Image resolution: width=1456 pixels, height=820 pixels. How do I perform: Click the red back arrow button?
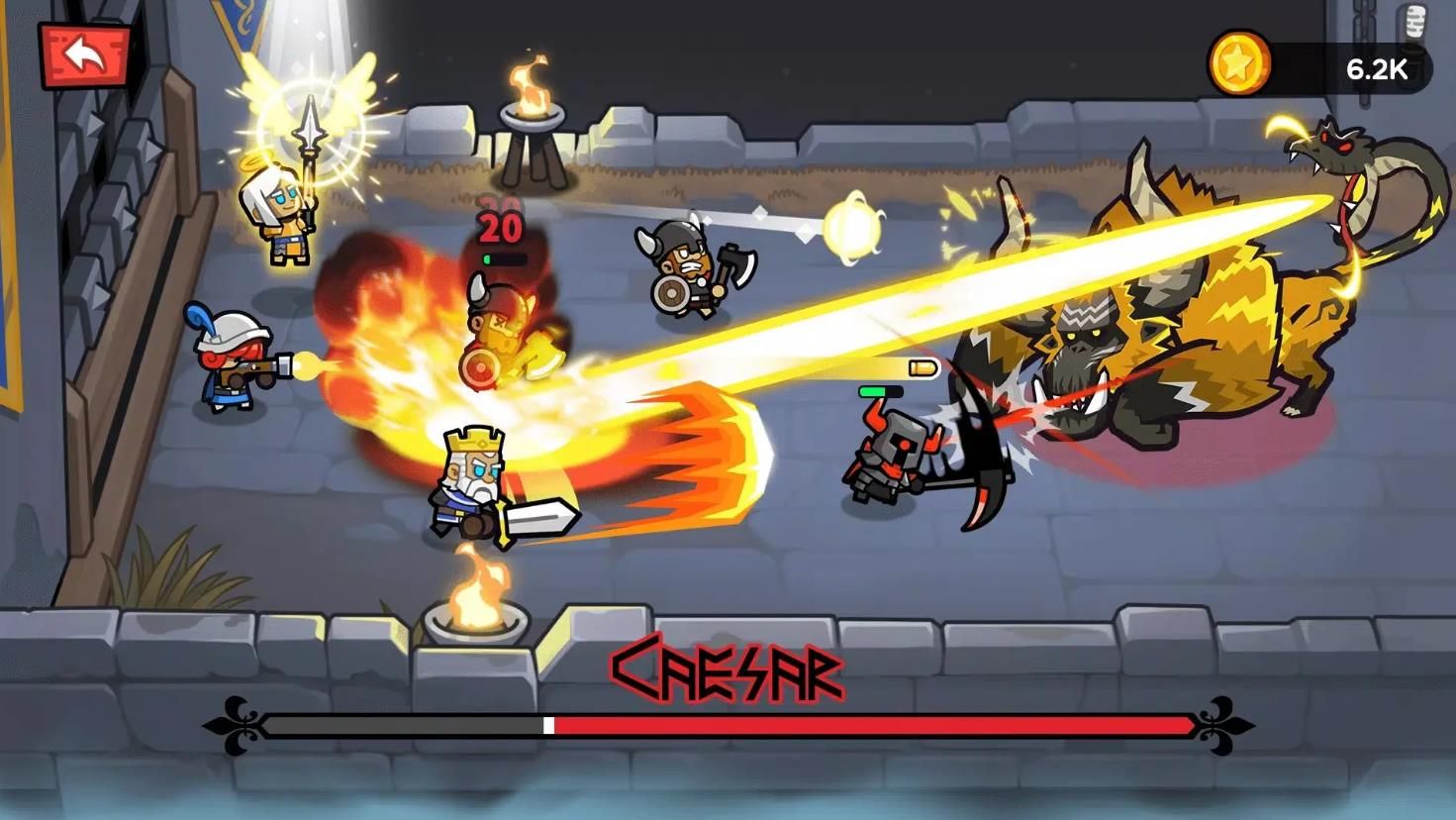click(x=85, y=54)
